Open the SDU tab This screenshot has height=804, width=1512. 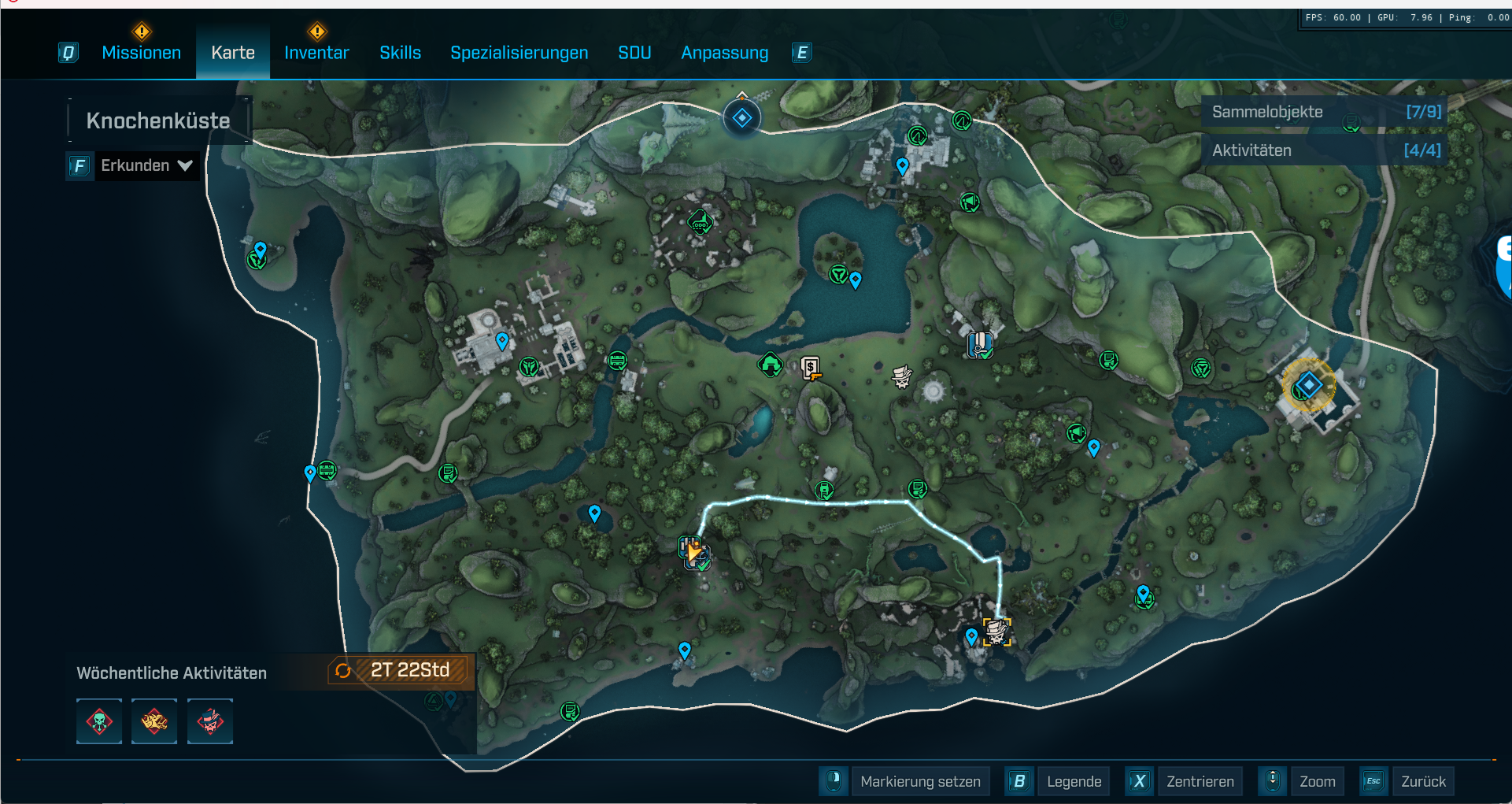coord(634,53)
